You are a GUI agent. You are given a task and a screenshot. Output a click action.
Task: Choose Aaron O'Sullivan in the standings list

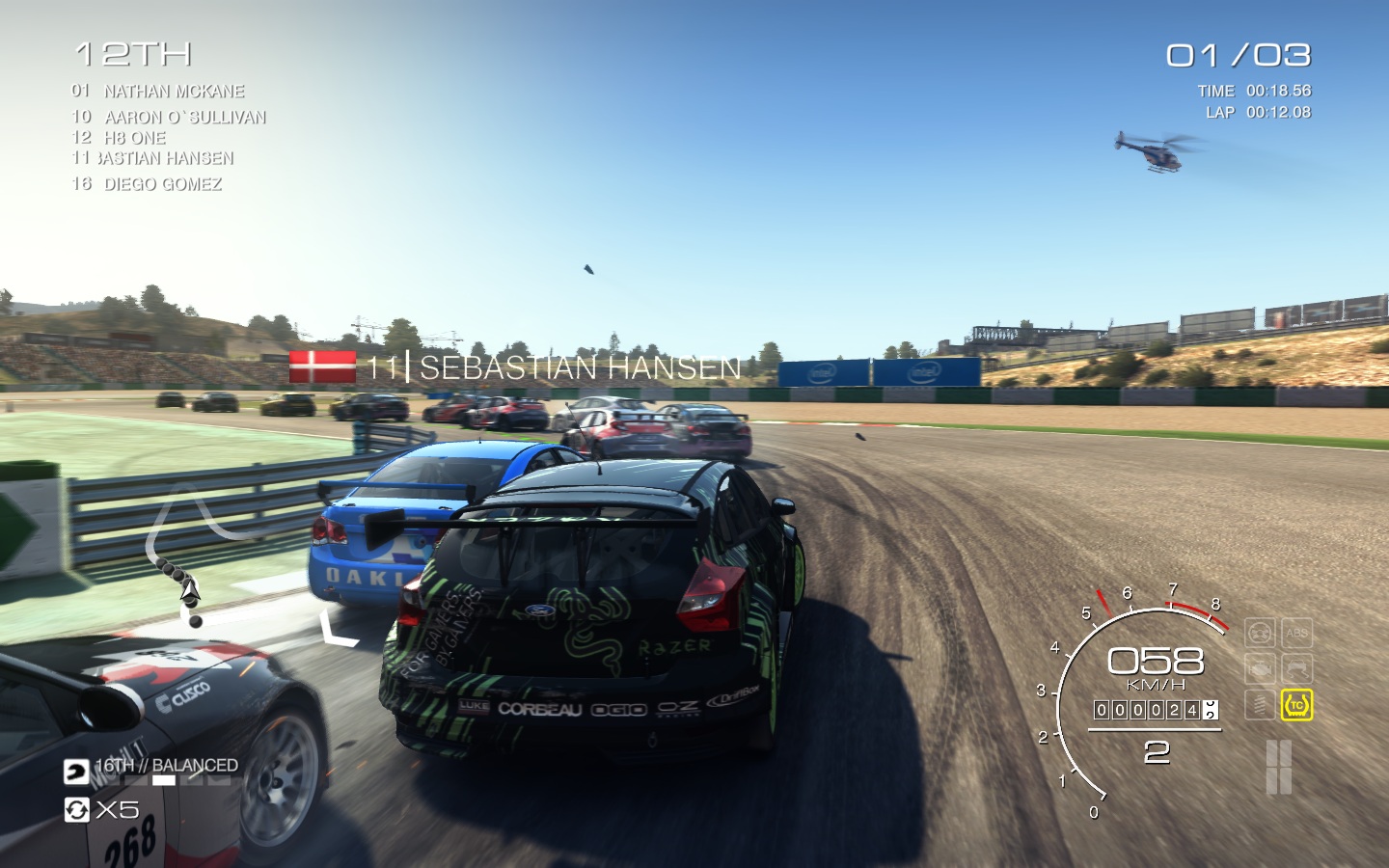click(184, 117)
